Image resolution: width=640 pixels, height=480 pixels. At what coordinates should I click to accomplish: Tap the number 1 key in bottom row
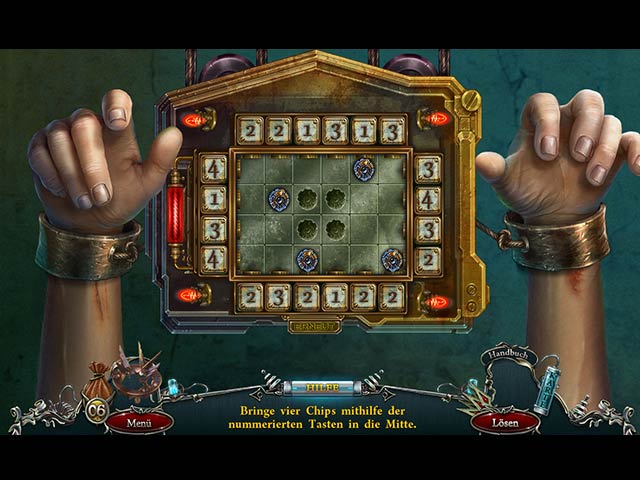[x=336, y=295]
